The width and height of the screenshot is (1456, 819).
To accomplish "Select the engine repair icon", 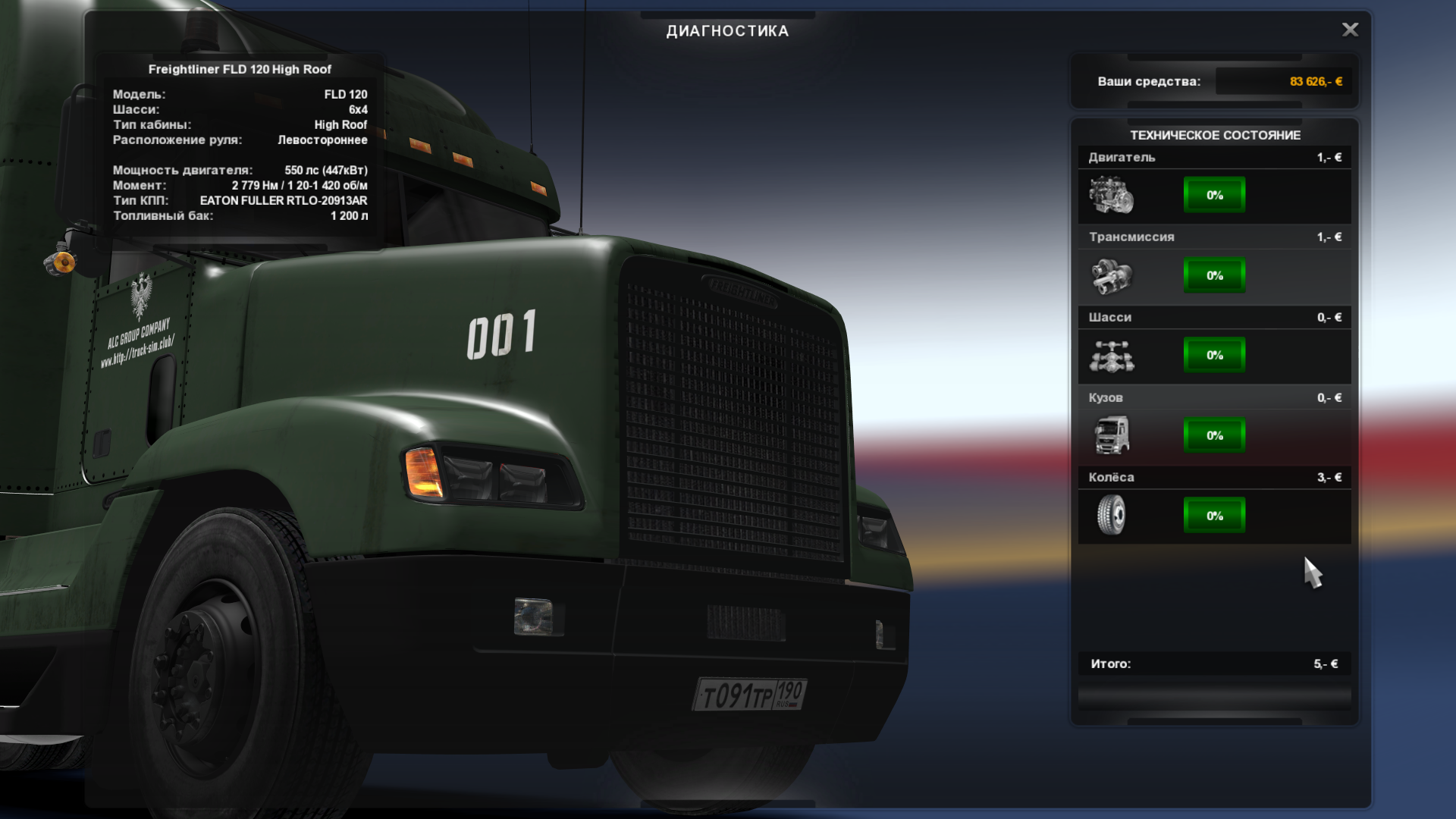I will click(x=1111, y=195).
